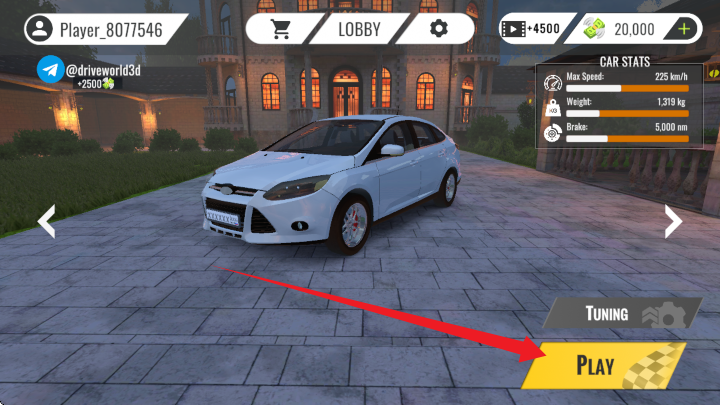Show the previous car
Viewport: 720px width, 405px height.
tap(46, 221)
